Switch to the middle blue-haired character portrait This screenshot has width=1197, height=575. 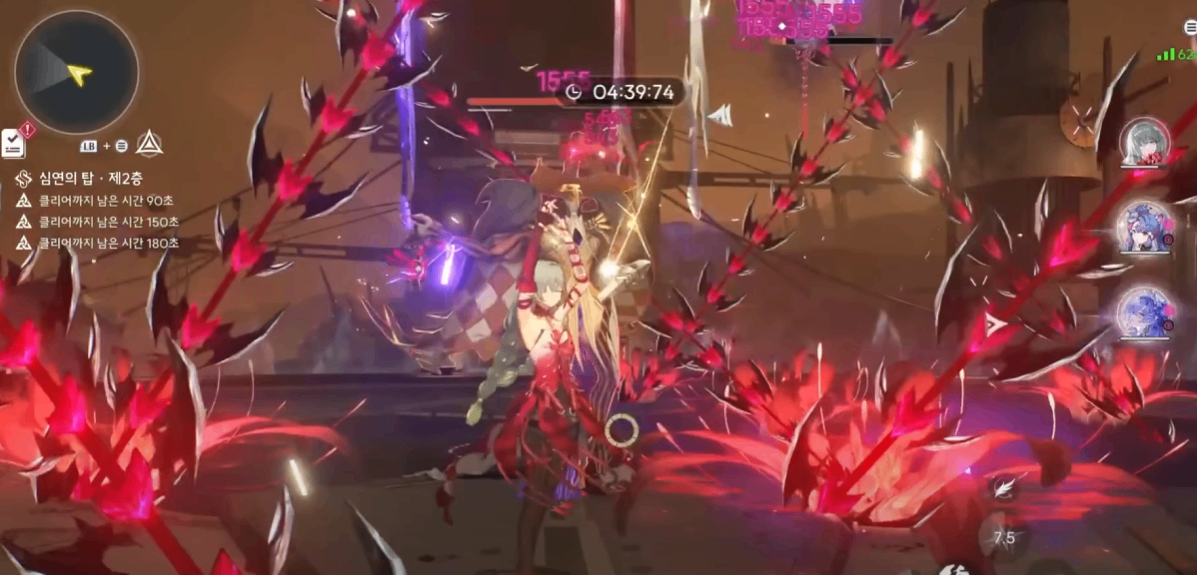[x=1143, y=227]
